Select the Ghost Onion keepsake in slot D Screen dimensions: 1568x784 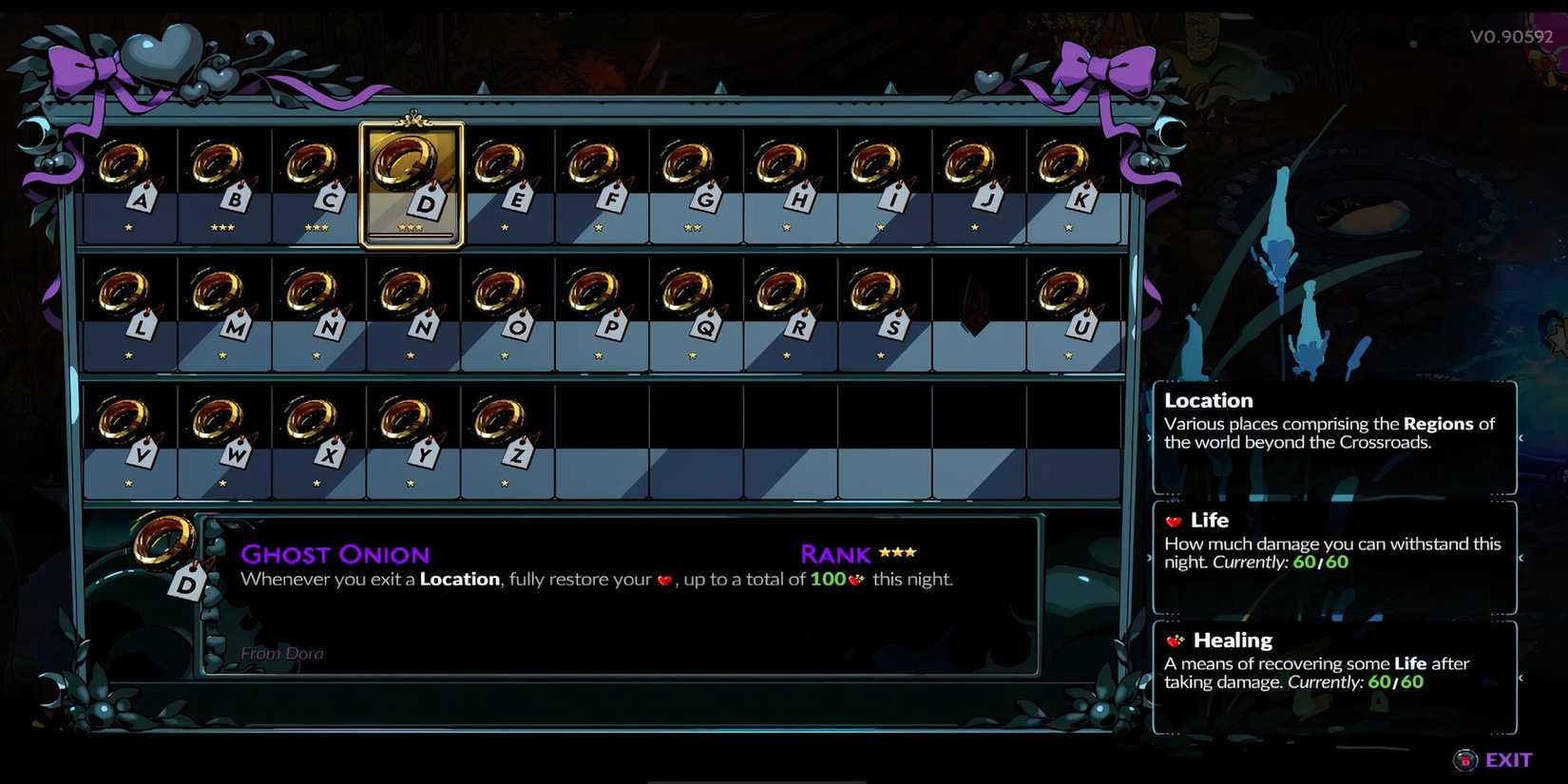click(x=412, y=181)
